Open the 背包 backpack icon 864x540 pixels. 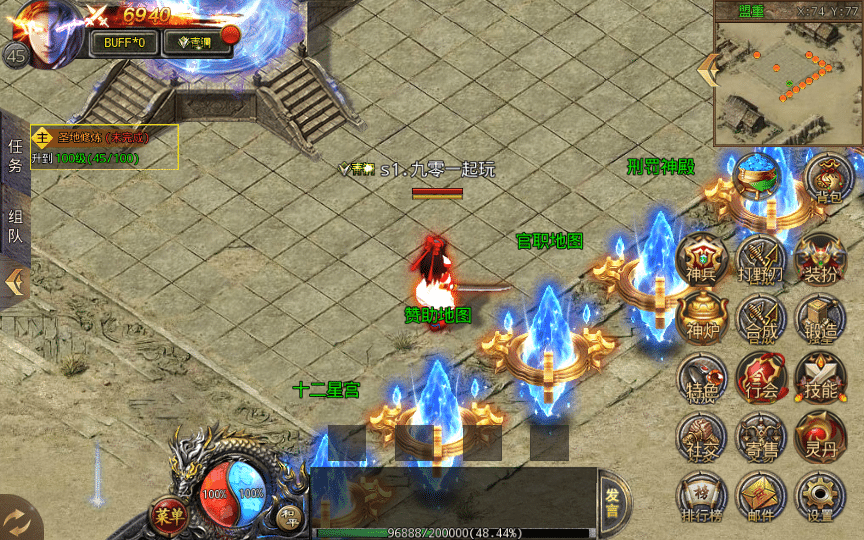coord(827,180)
